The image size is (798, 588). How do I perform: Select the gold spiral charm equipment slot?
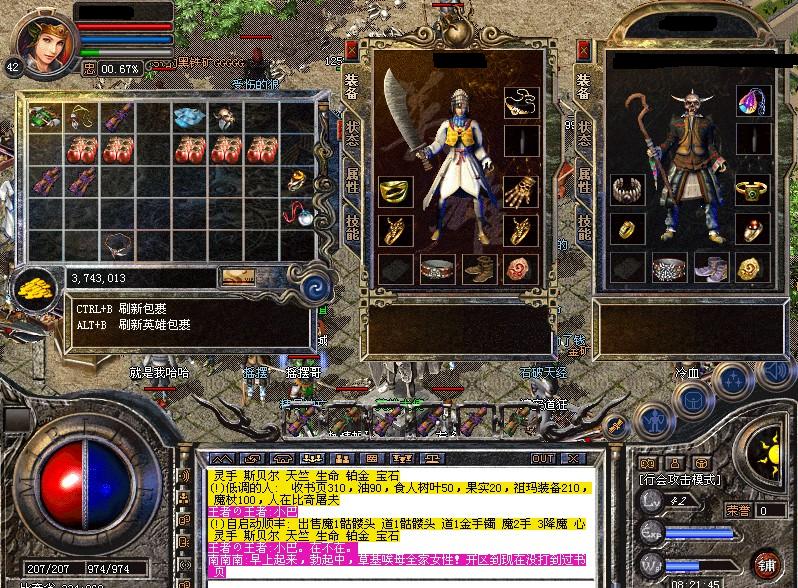pos(750,267)
